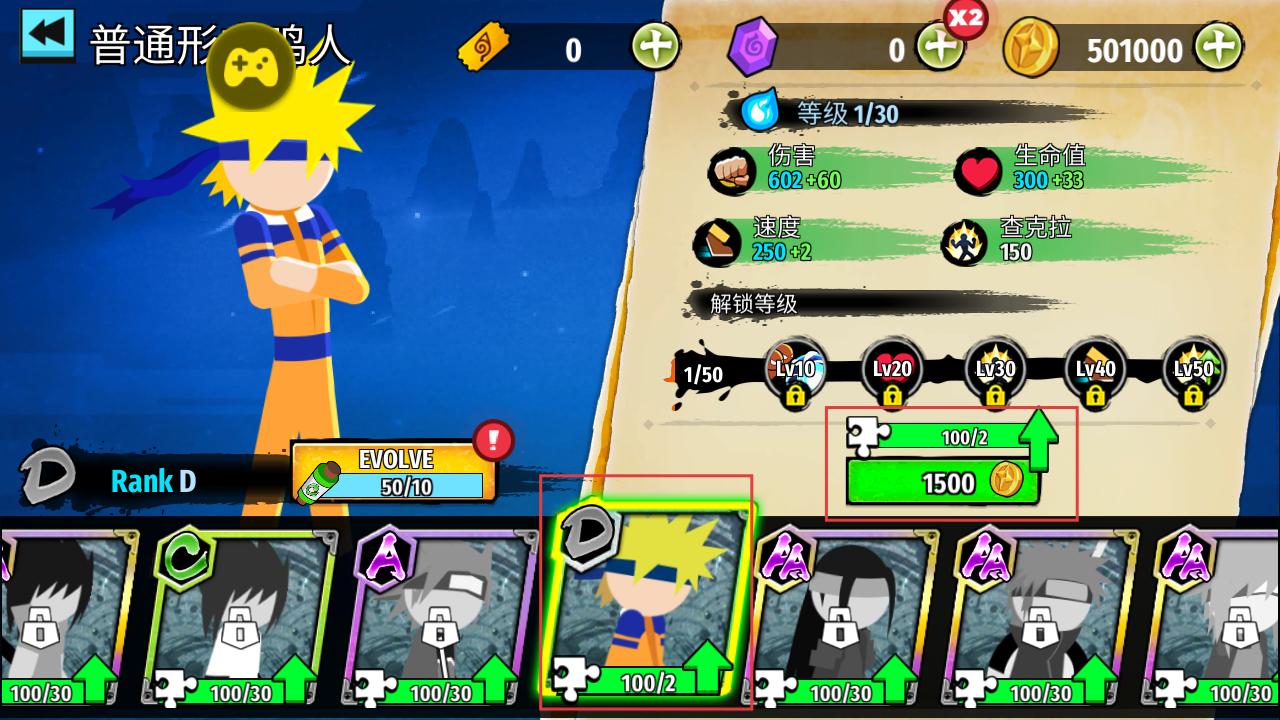The image size is (1280, 720).
Task: Add more tickets with the plus button
Action: point(655,46)
